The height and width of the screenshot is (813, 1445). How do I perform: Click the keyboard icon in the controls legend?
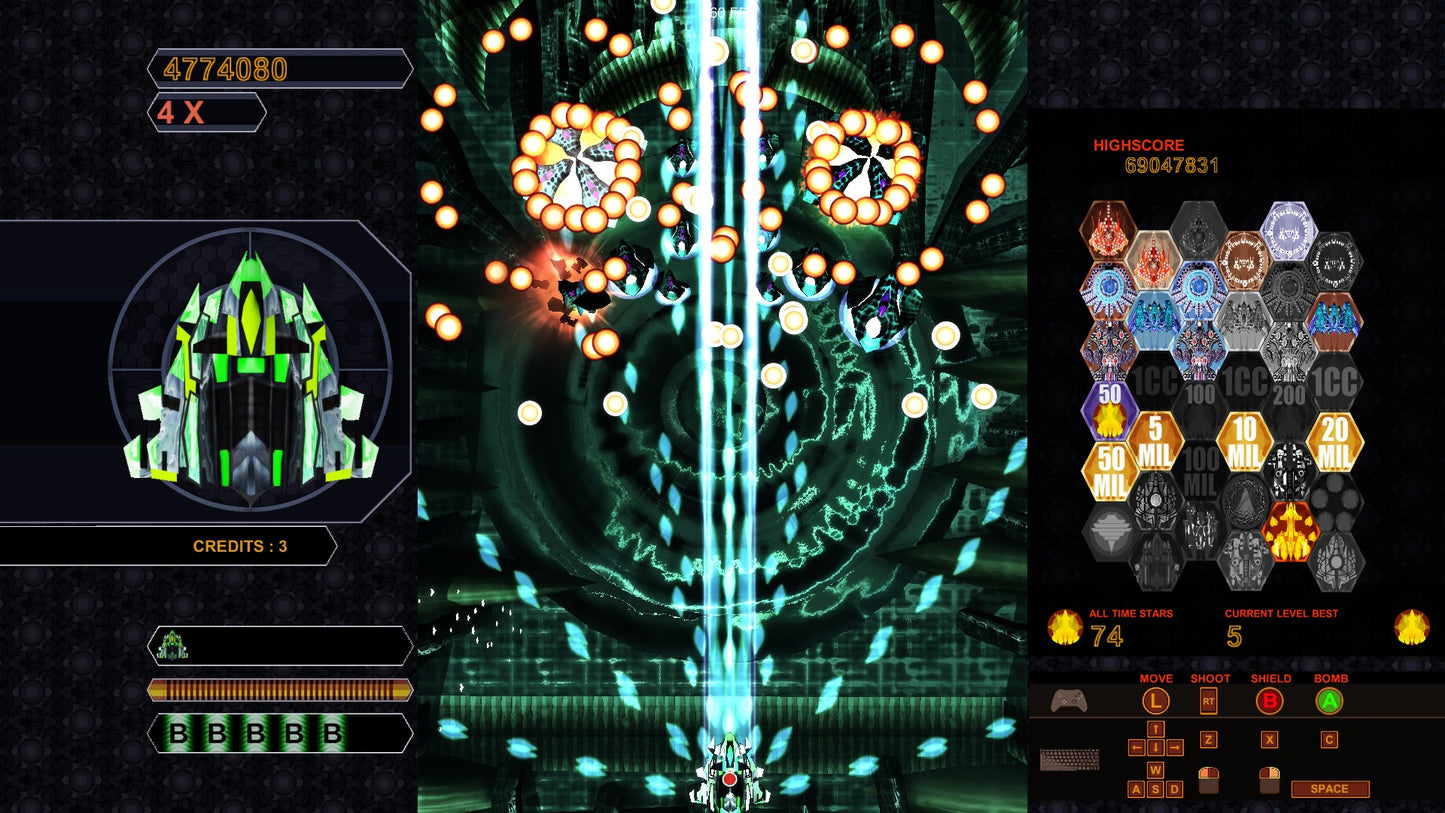1070,757
